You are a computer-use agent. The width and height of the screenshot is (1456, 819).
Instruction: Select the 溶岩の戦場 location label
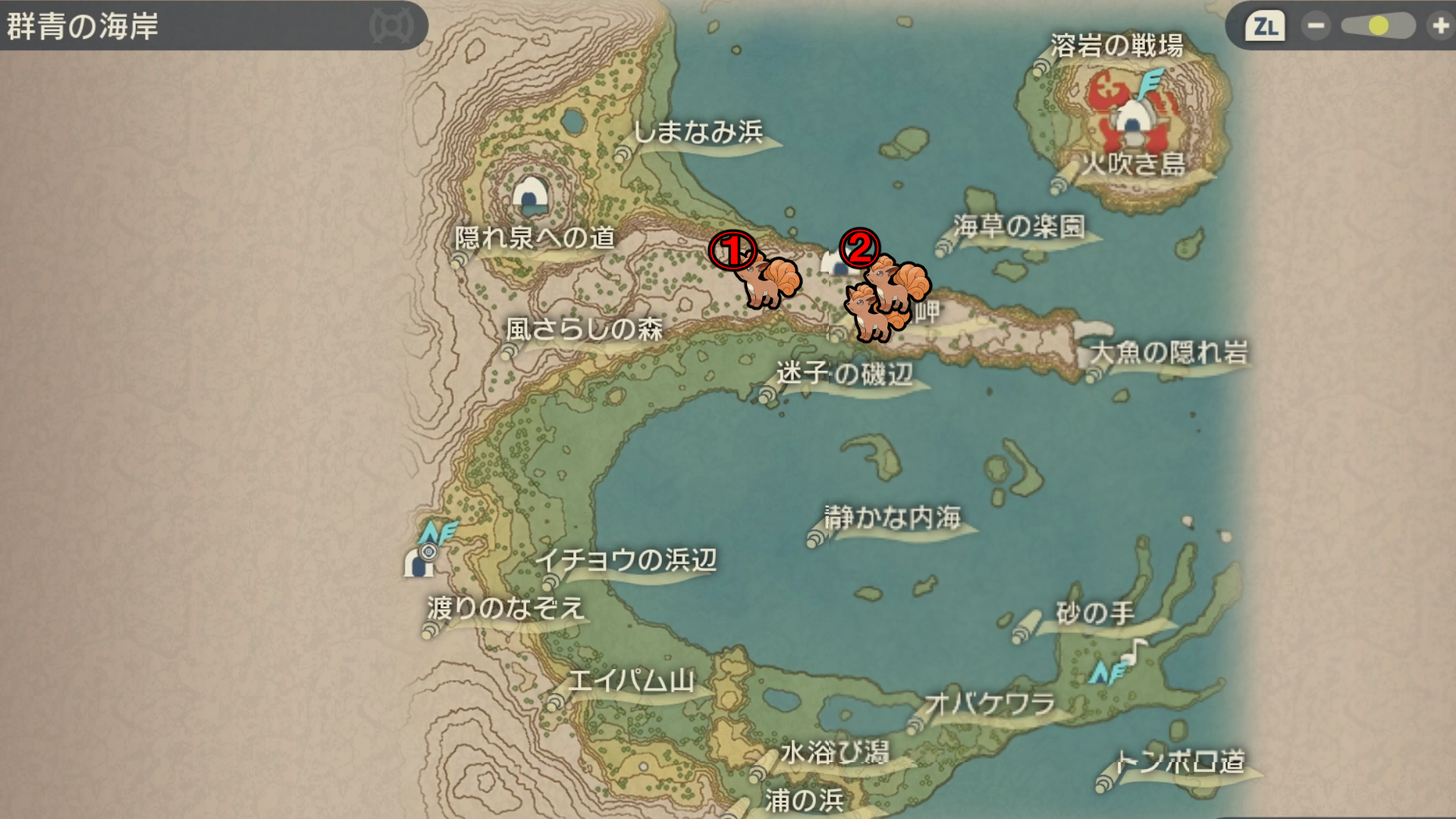click(1116, 46)
